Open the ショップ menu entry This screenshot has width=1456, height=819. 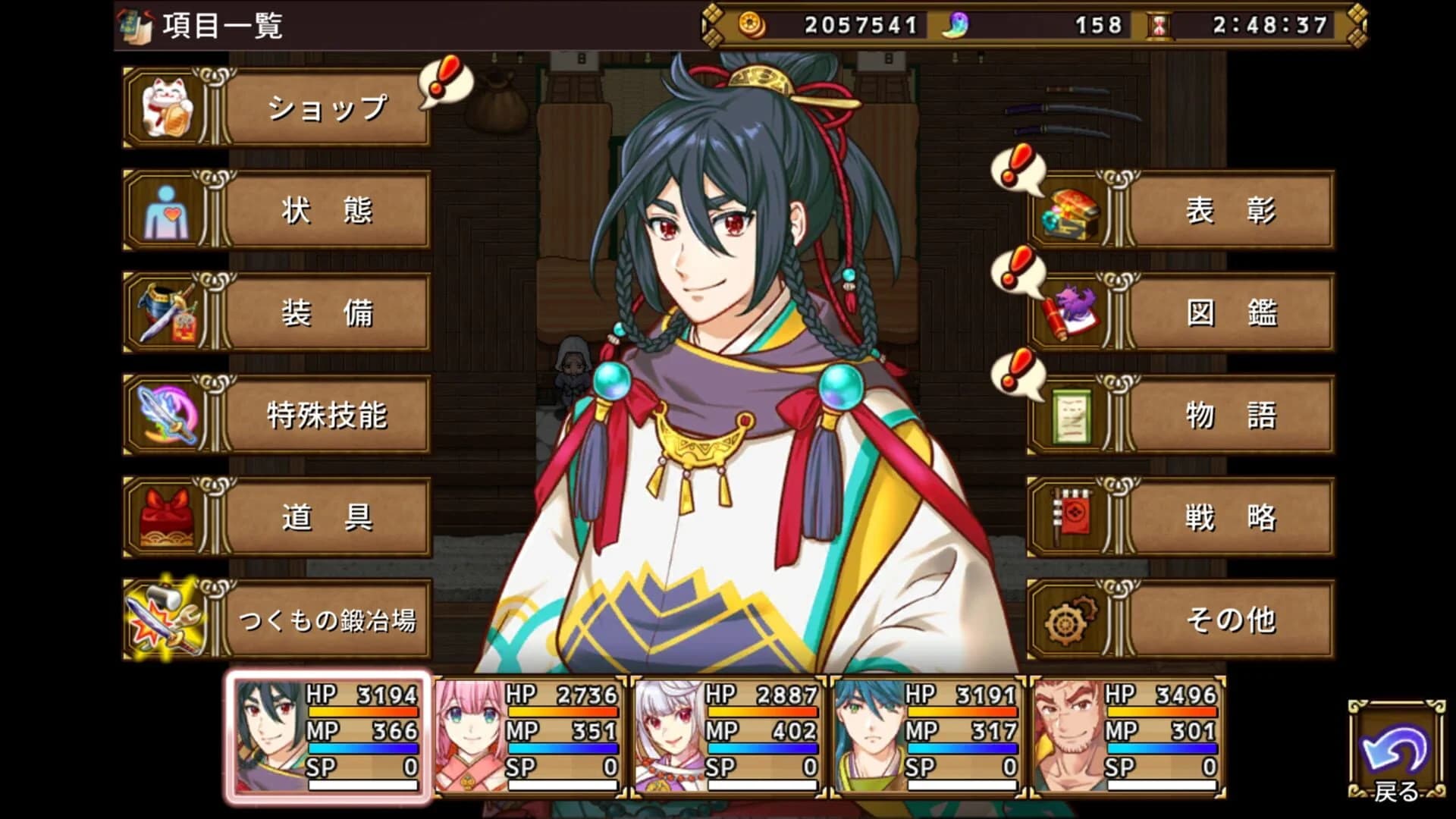(x=326, y=108)
